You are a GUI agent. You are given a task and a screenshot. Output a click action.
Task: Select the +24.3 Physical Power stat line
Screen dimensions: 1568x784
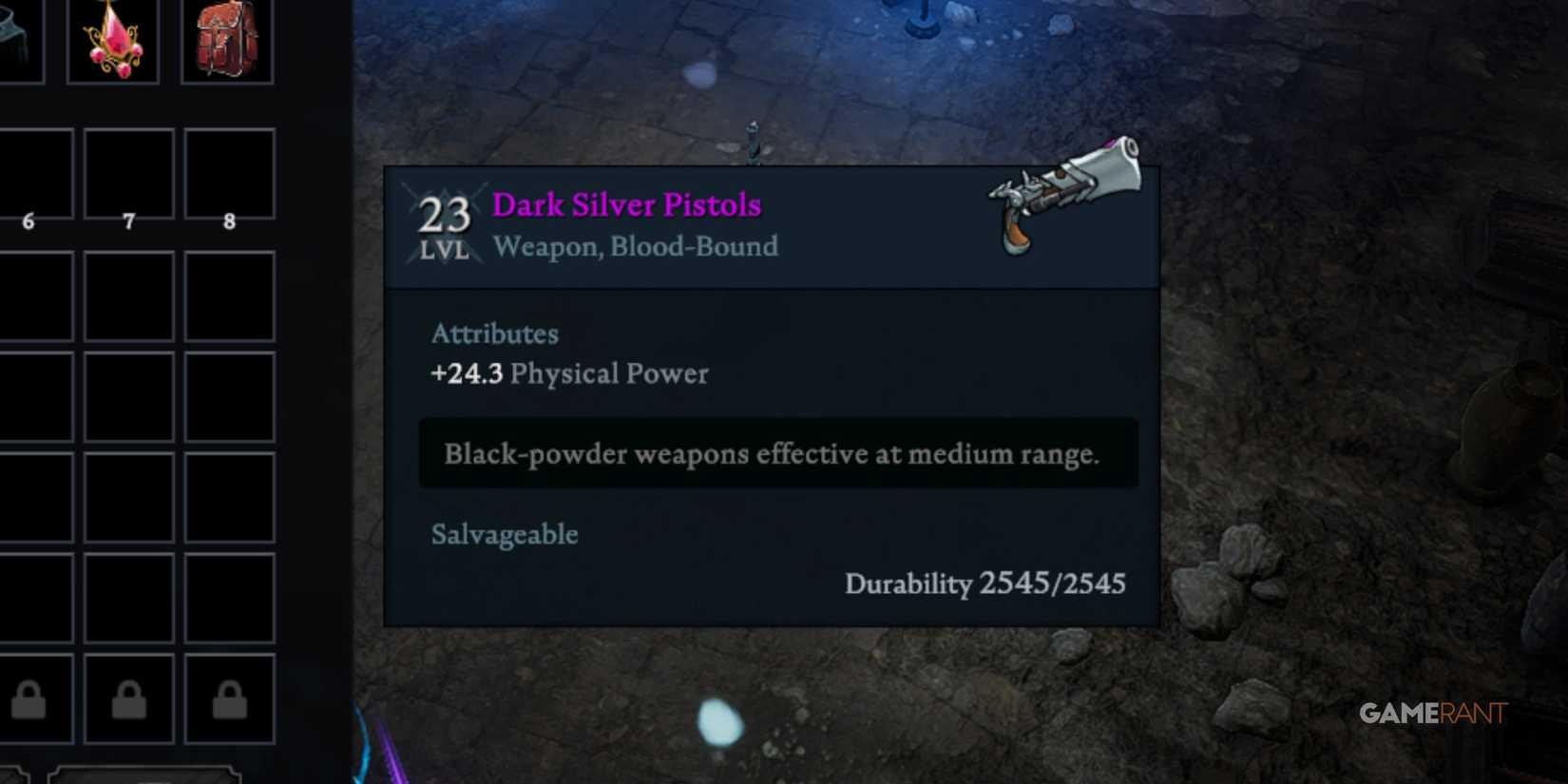(570, 373)
